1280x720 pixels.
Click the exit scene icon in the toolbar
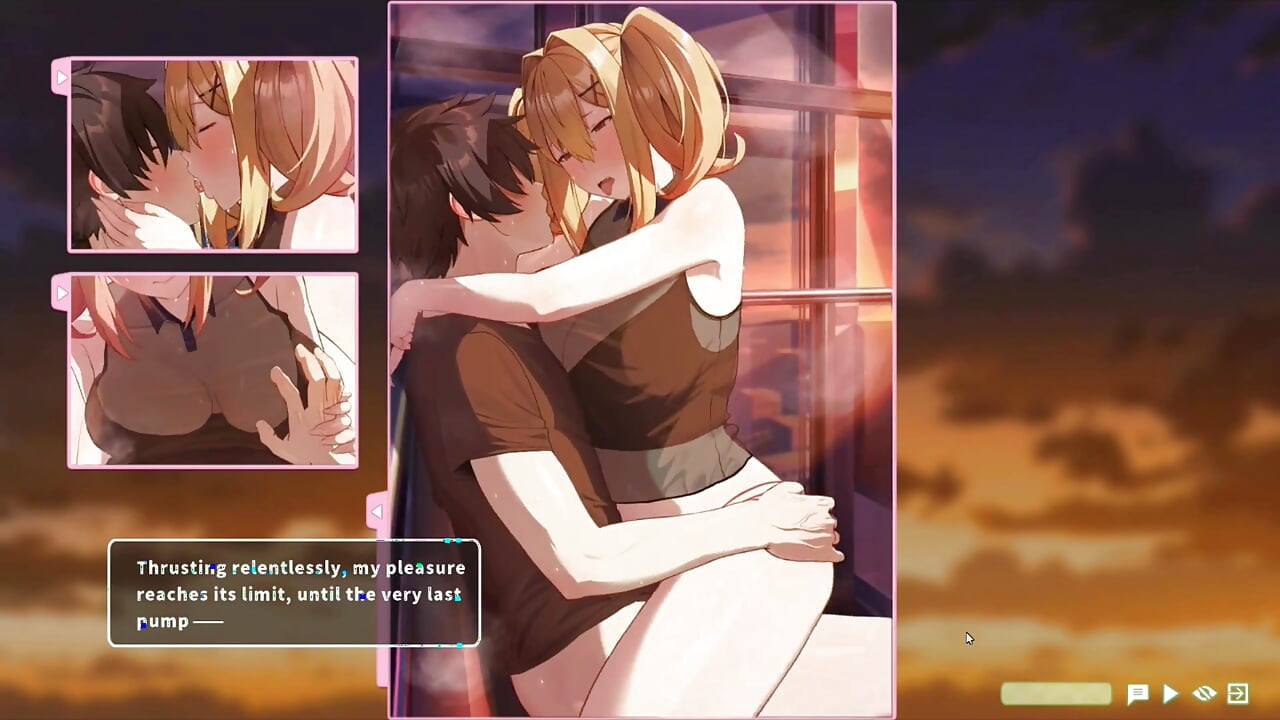[x=1237, y=693]
